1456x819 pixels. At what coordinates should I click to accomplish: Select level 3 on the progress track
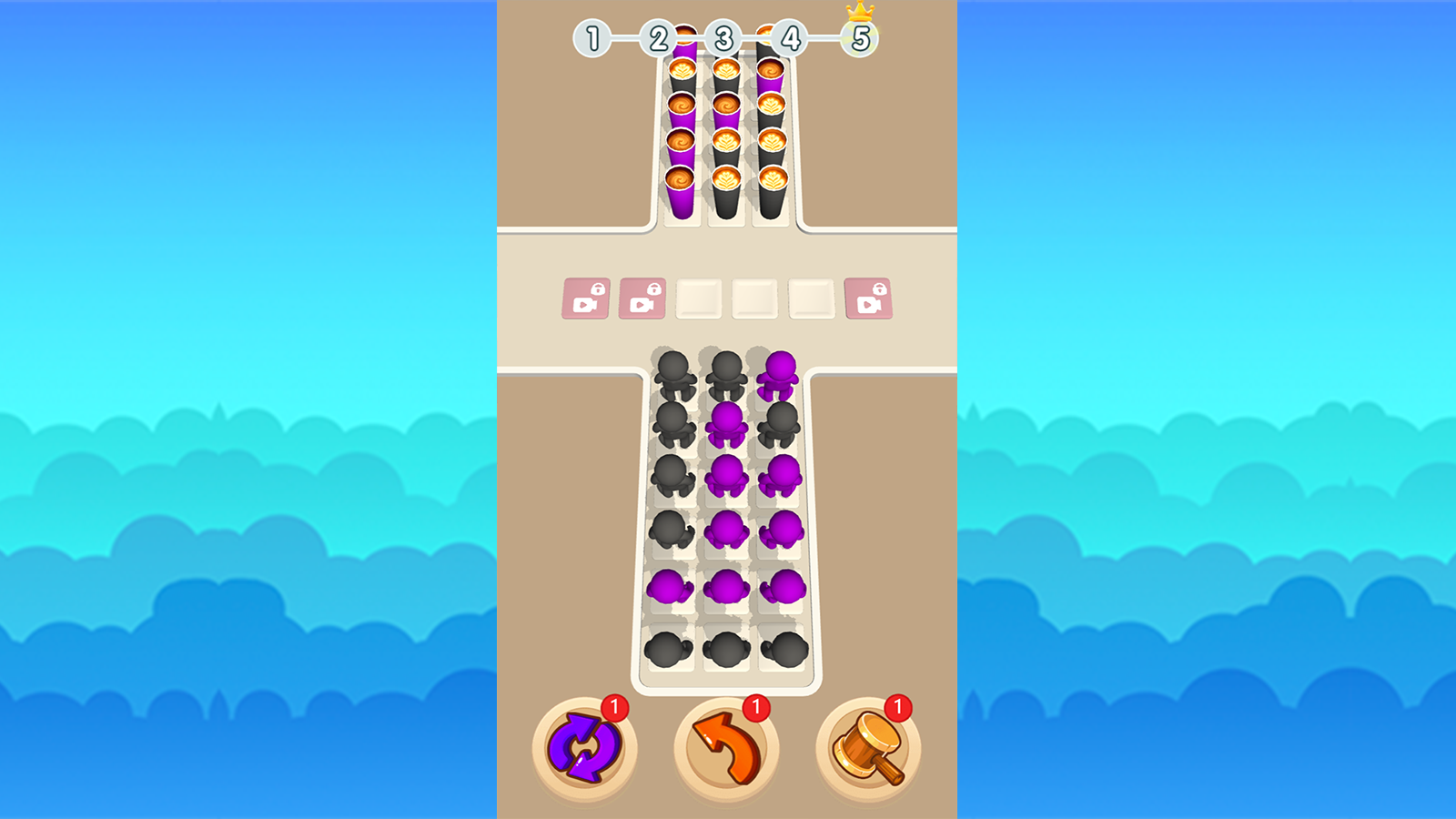tap(725, 37)
